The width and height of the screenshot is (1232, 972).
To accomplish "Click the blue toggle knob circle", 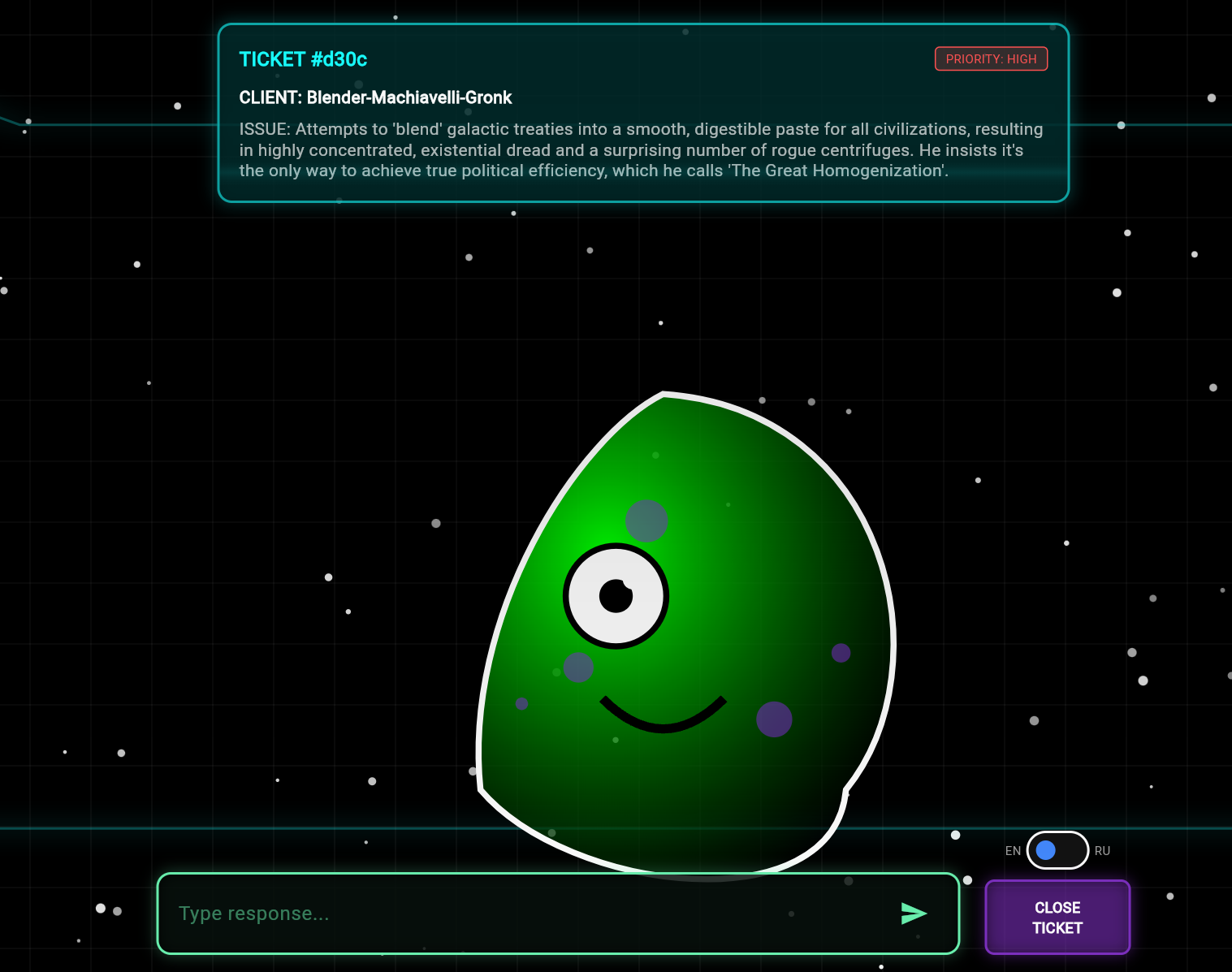I will coord(1047,850).
